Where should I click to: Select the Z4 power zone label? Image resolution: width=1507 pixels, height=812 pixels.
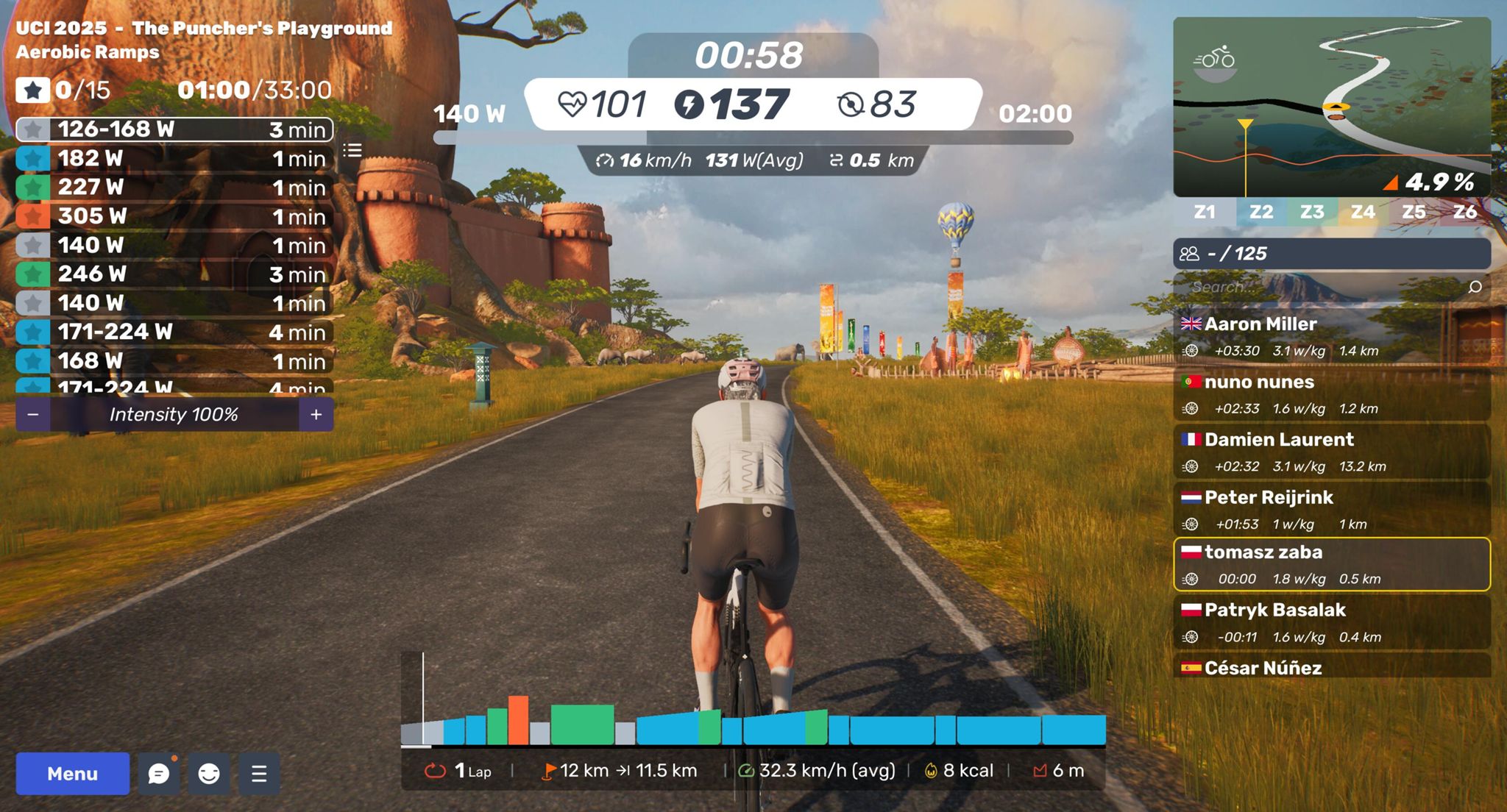(x=1363, y=213)
